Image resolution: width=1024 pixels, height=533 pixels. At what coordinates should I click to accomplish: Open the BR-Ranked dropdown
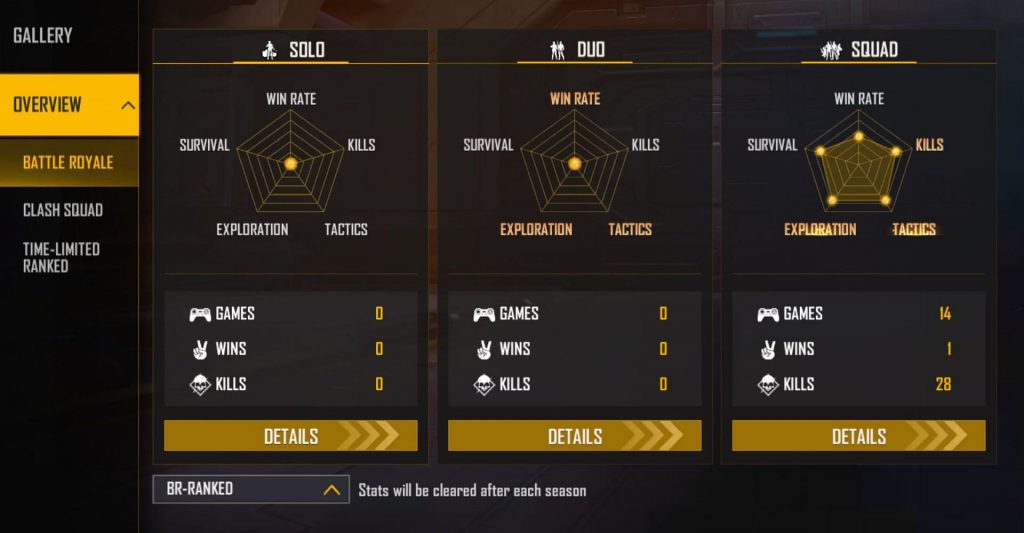coord(251,489)
